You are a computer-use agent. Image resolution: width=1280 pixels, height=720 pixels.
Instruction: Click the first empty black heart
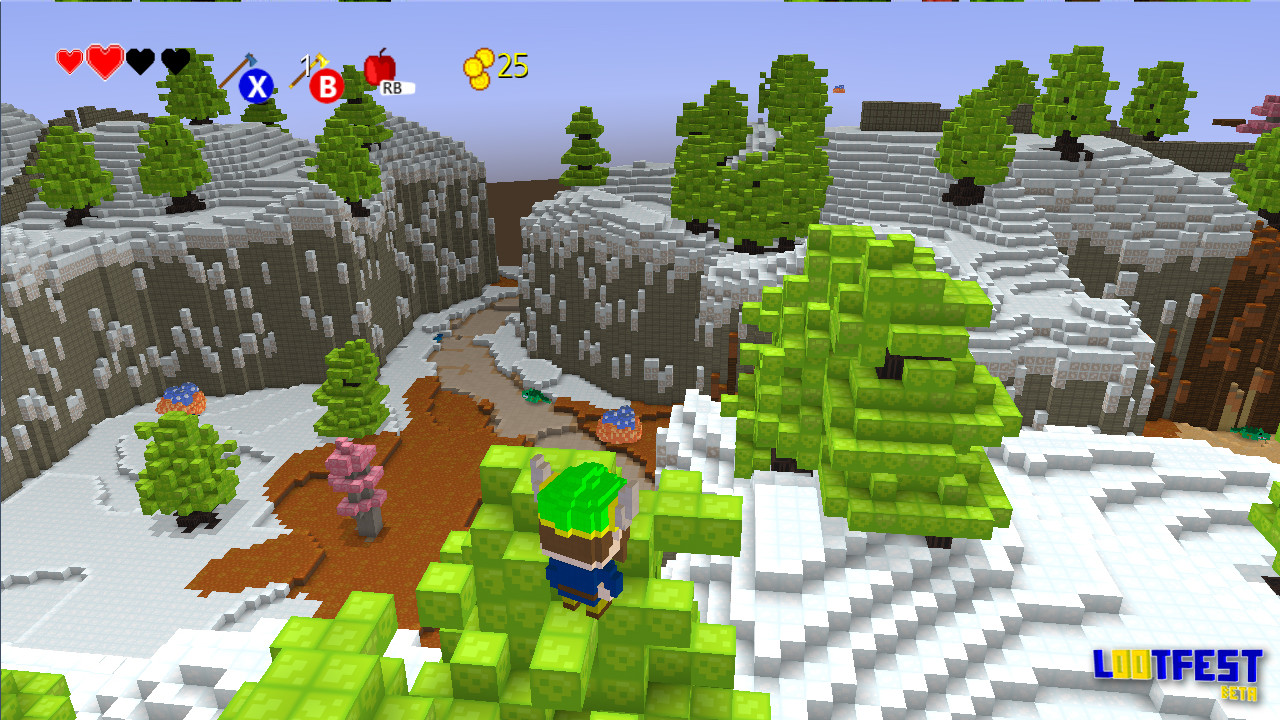pos(142,62)
